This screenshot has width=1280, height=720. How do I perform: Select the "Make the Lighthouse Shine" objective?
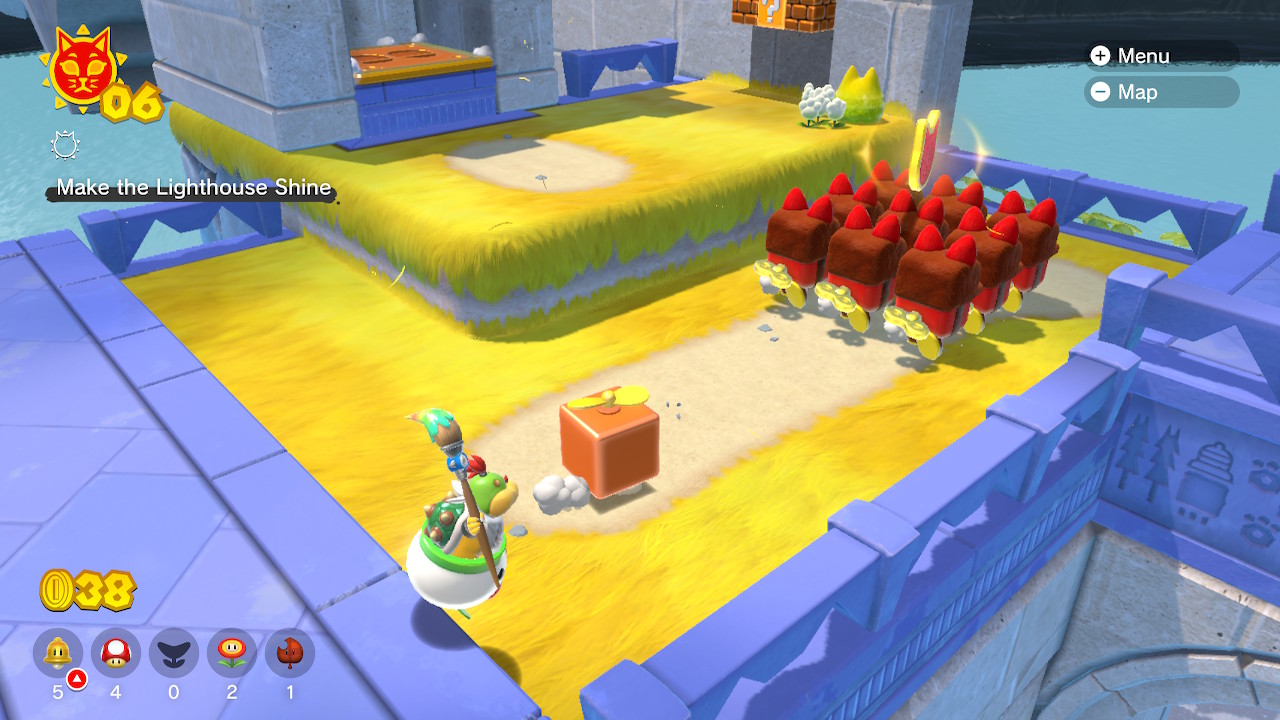193,187
